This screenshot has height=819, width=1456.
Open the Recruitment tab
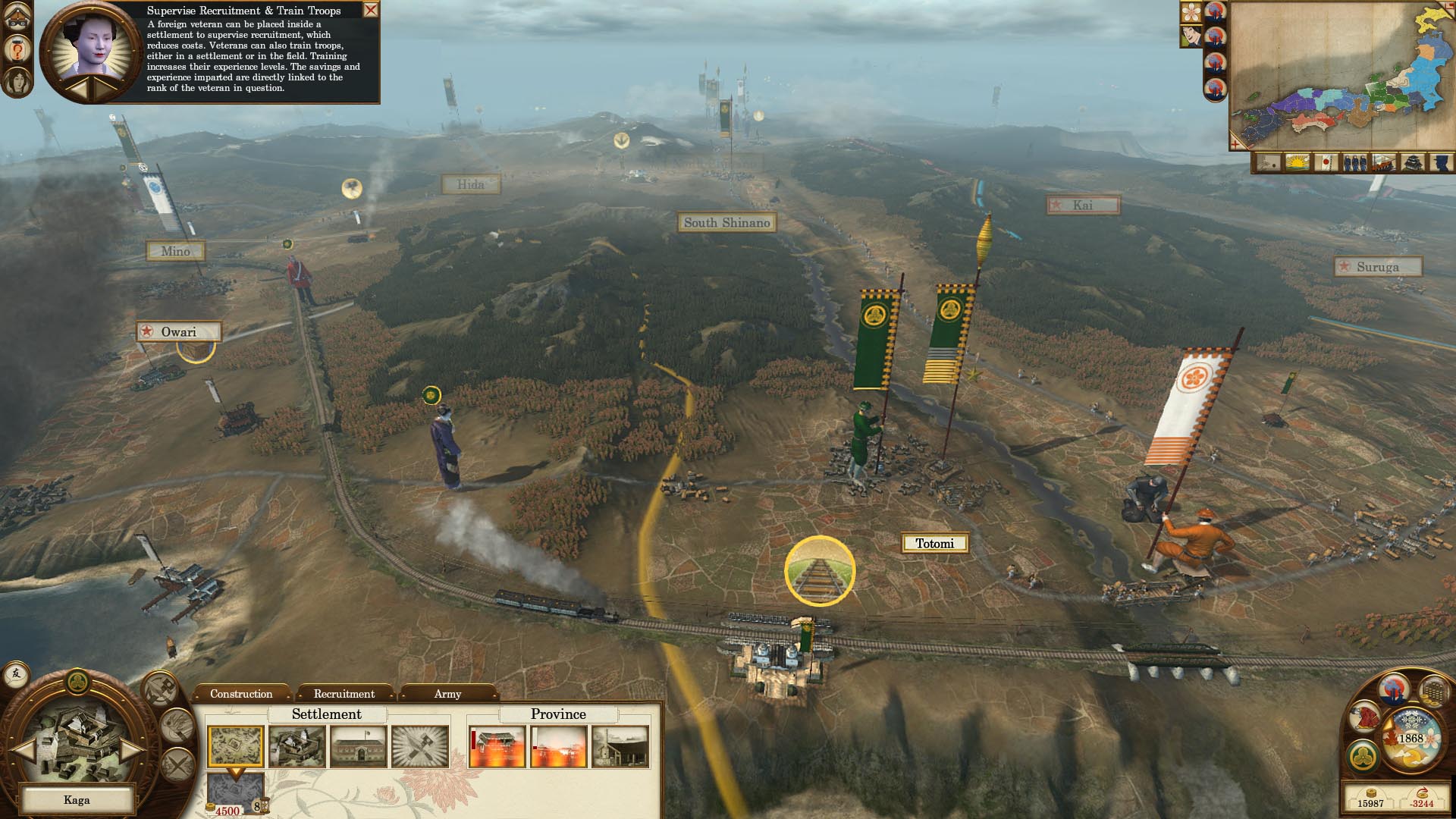click(344, 694)
